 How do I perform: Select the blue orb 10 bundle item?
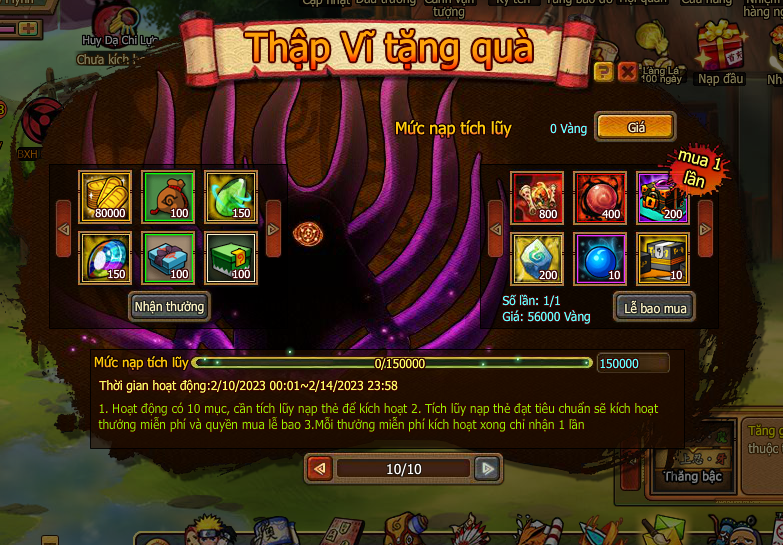600,259
